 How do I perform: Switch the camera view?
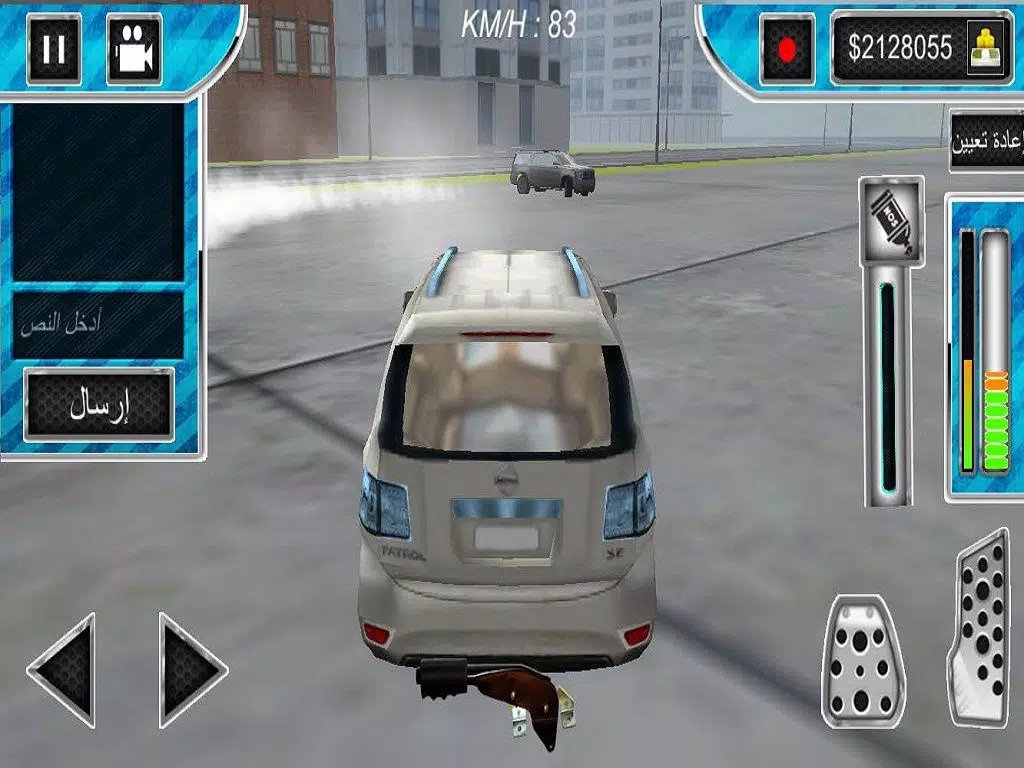click(x=134, y=48)
